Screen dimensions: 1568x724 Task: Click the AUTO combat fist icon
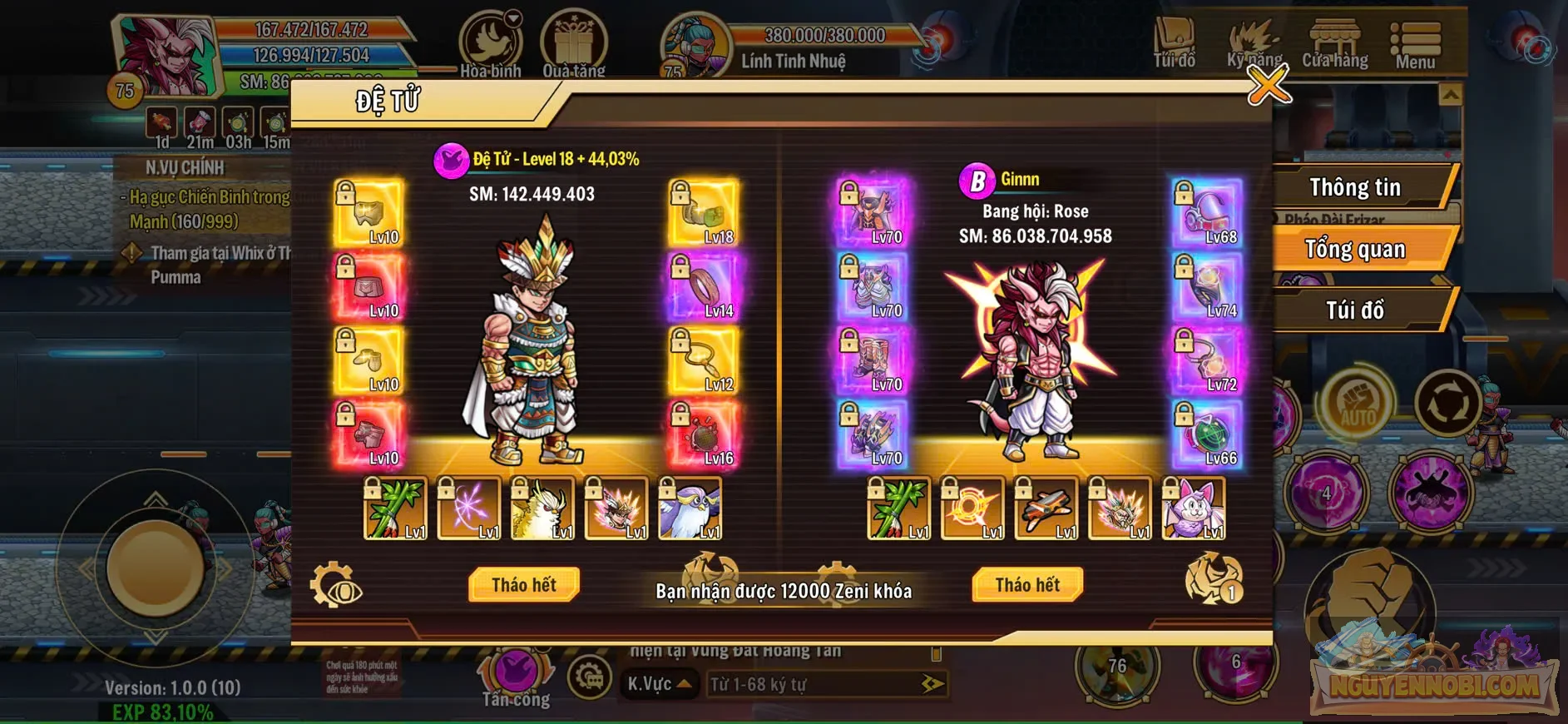(1359, 399)
